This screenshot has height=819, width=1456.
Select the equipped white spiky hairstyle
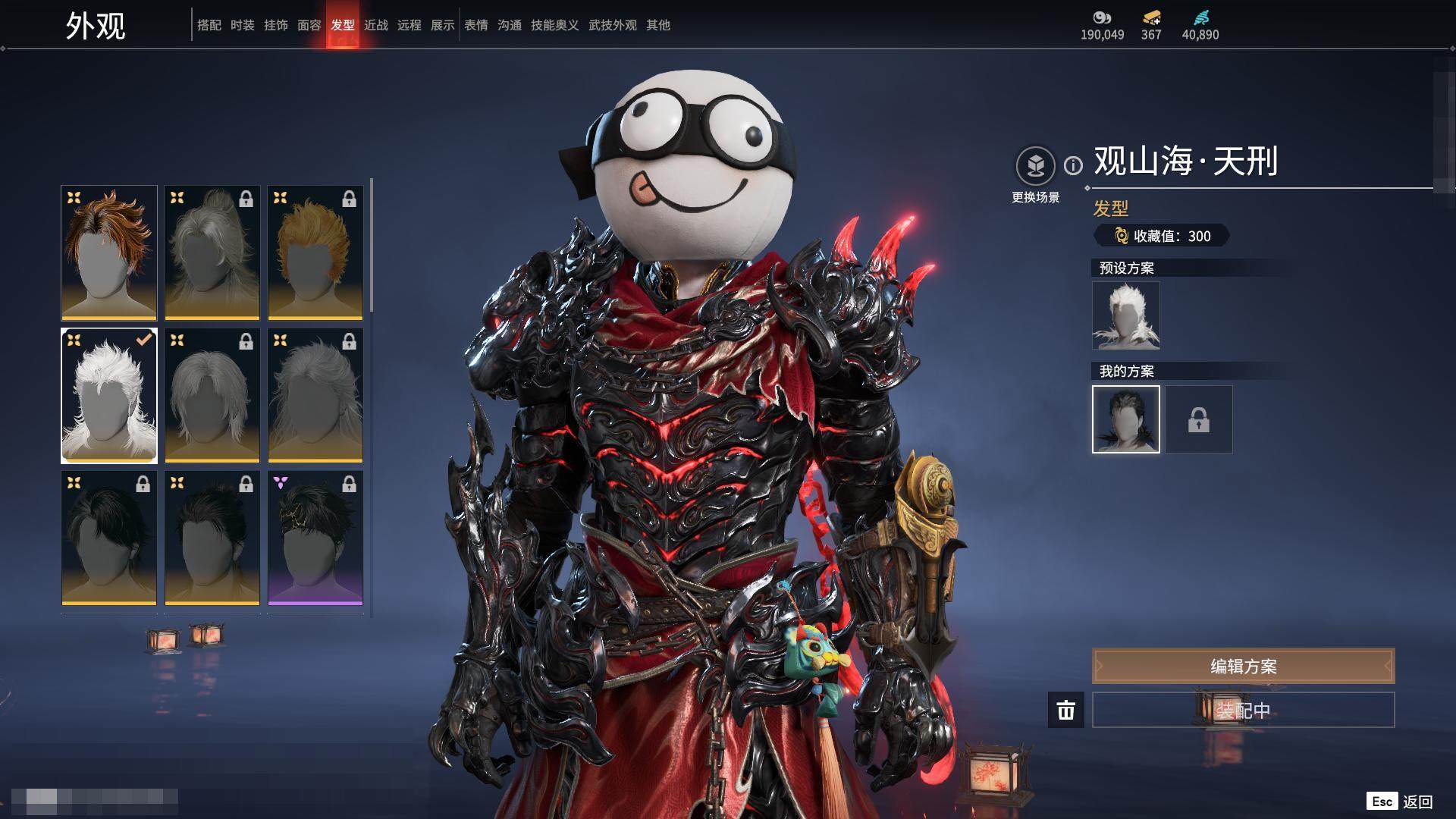109,395
